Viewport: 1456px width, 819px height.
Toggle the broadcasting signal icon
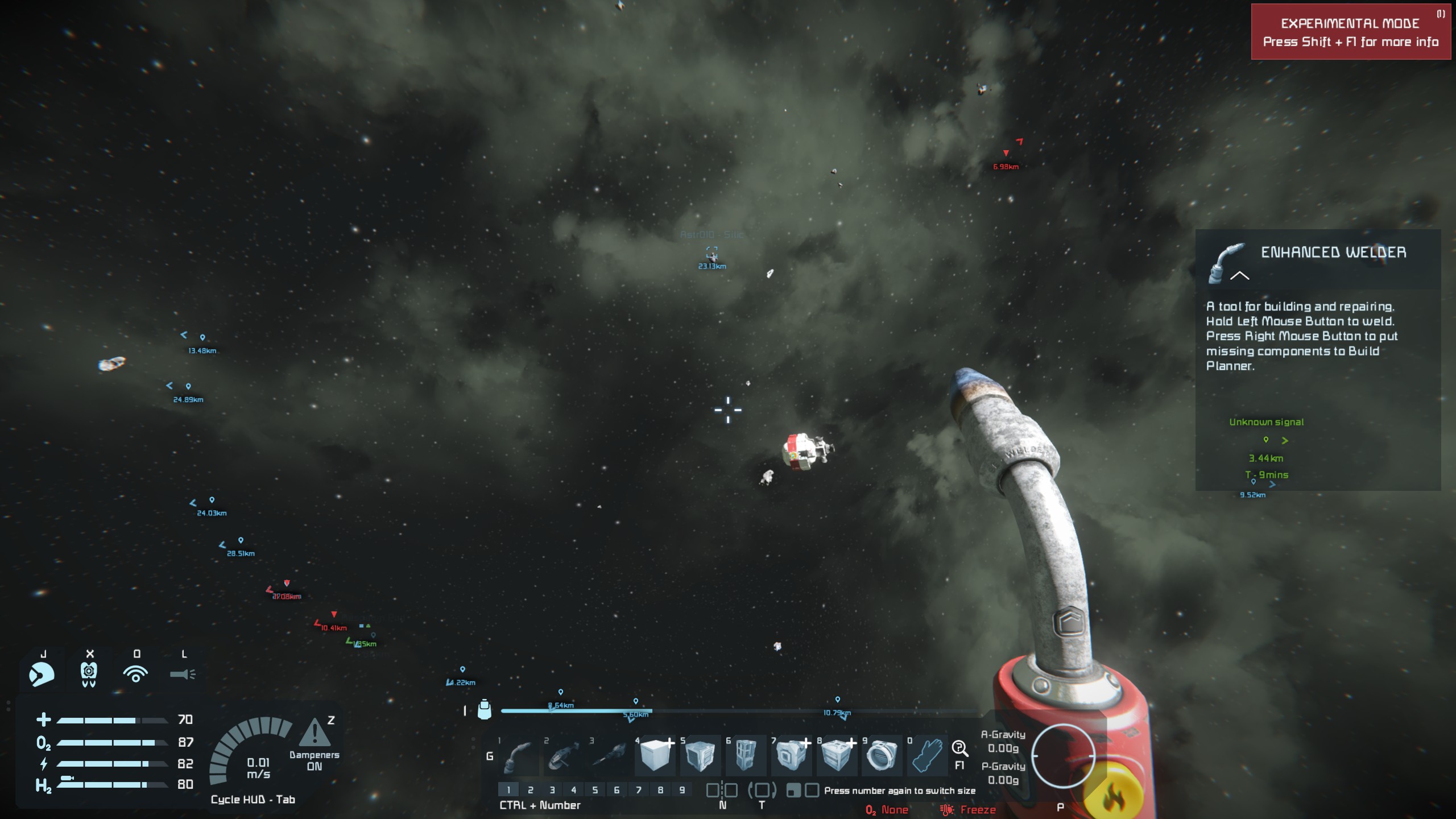tap(135, 675)
